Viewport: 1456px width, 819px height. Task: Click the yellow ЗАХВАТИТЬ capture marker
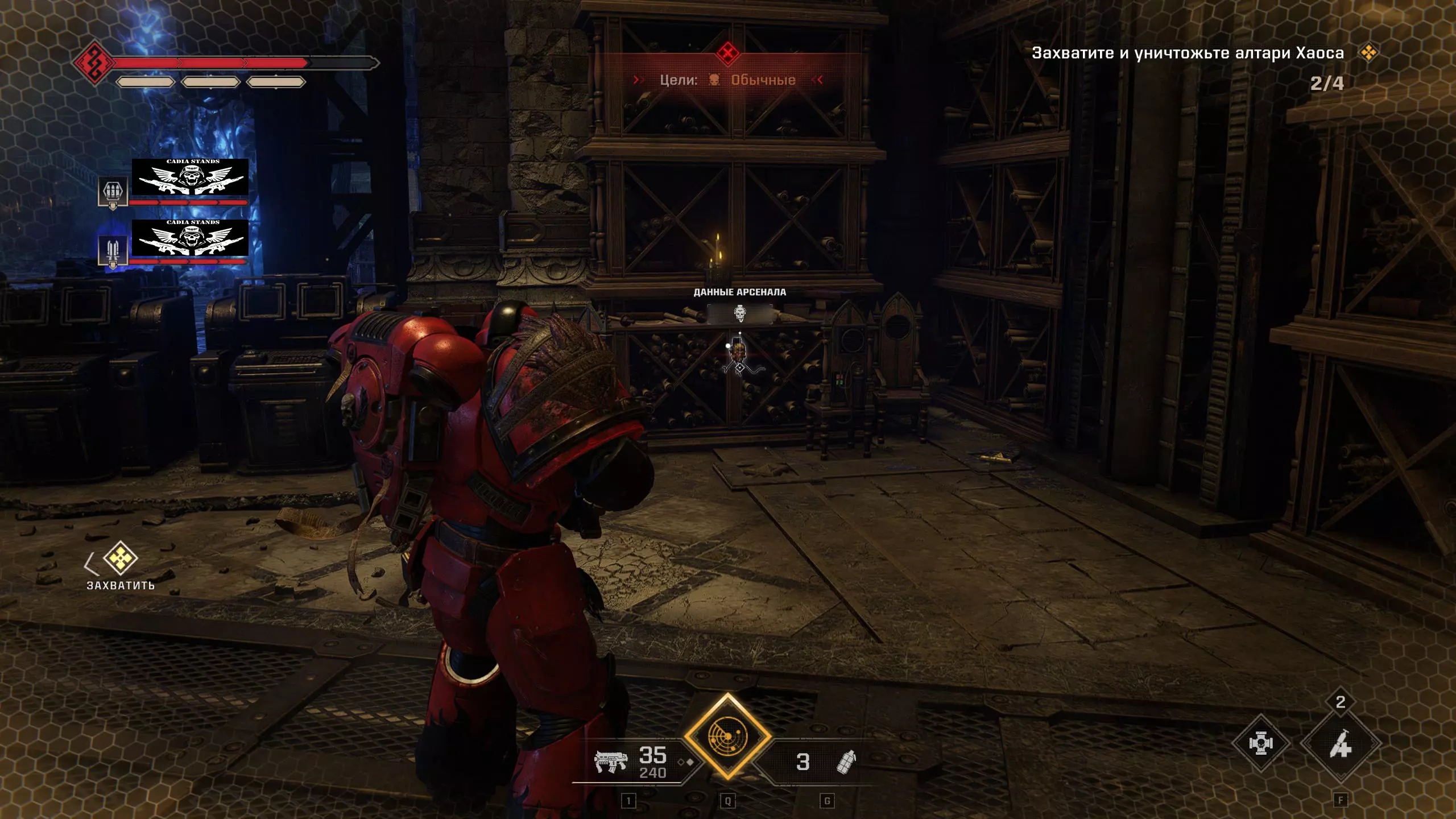[x=121, y=559]
